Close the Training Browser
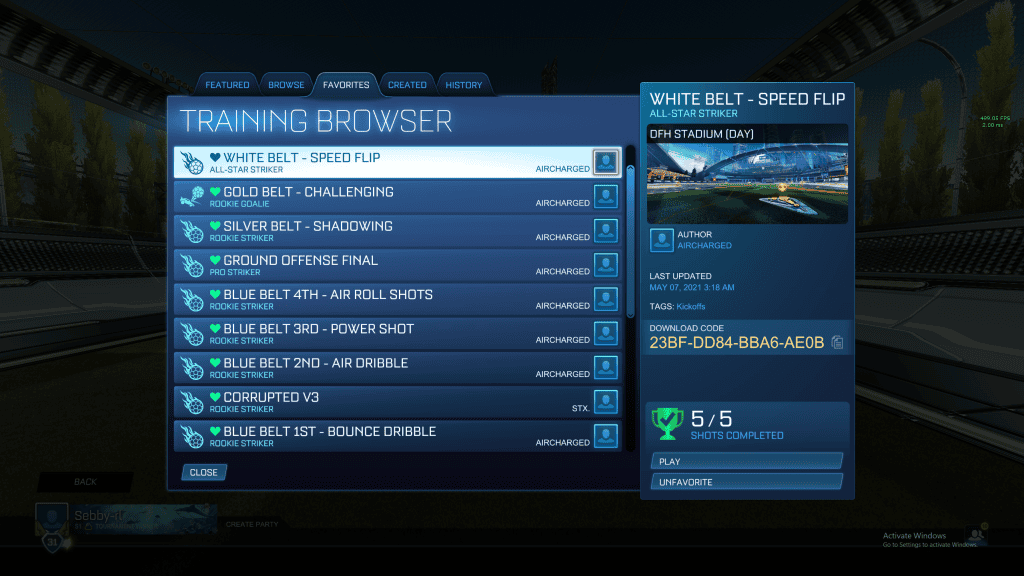The width and height of the screenshot is (1024, 576). click(x=204, y=472)
